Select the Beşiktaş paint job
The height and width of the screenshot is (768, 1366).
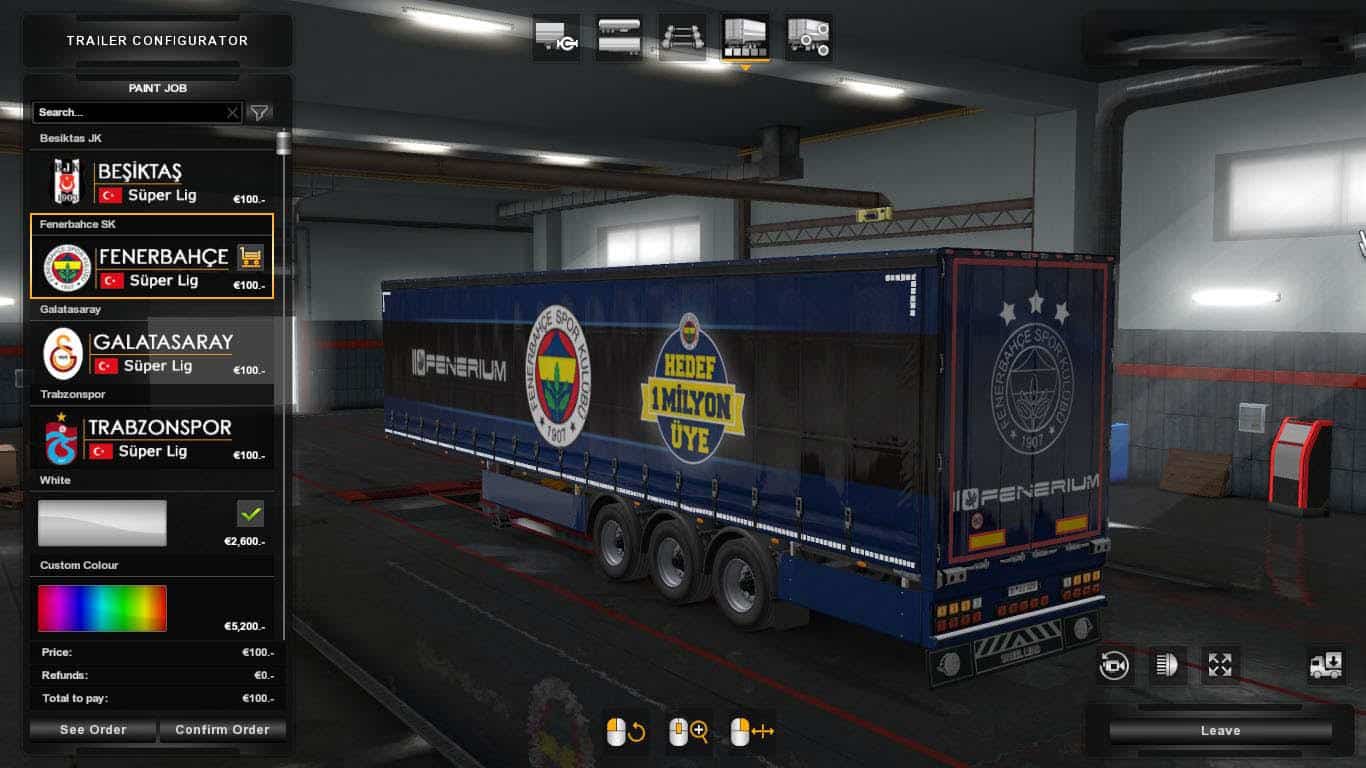pyautogui.click(x=150, y=182)
